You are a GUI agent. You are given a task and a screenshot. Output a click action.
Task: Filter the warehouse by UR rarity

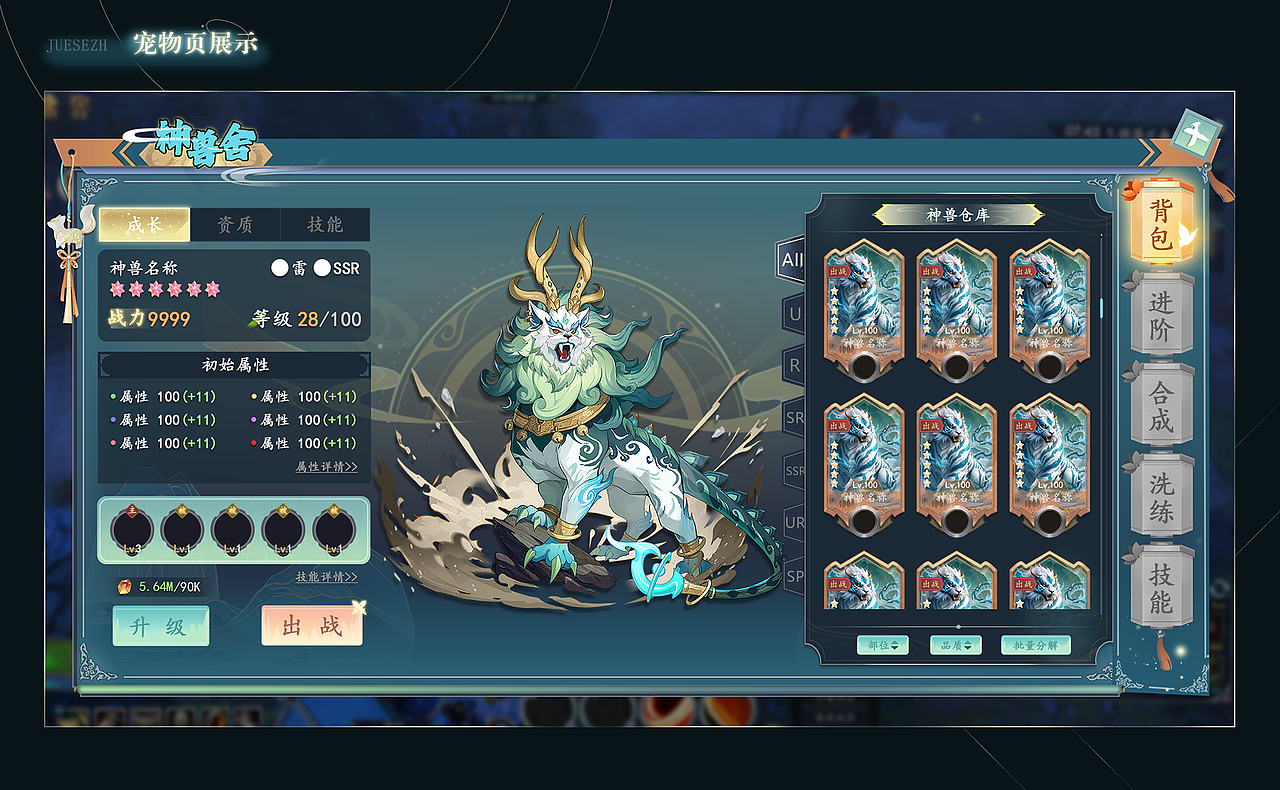pos(795,523)
